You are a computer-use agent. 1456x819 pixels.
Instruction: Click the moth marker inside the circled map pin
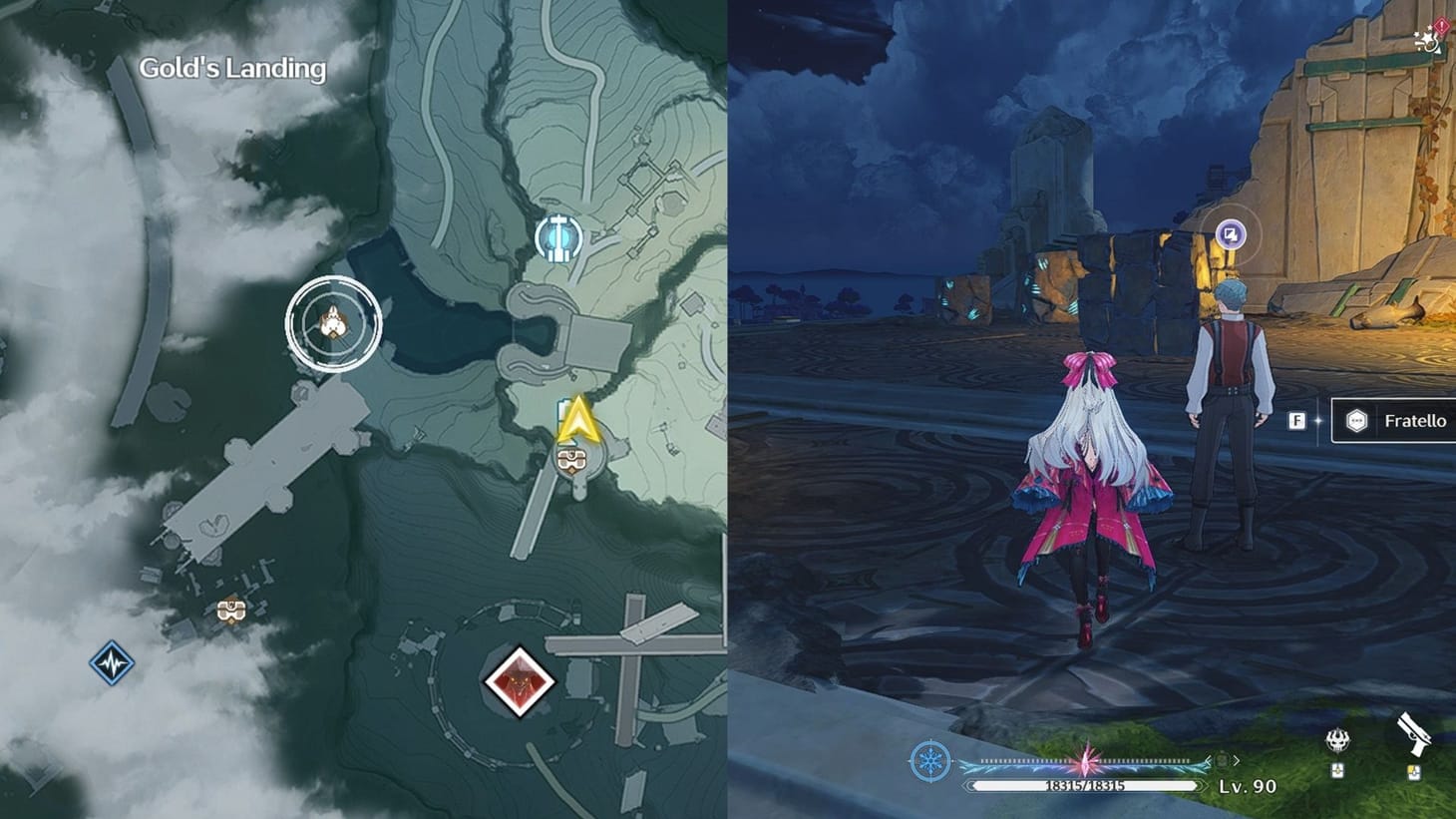[332, 321]
